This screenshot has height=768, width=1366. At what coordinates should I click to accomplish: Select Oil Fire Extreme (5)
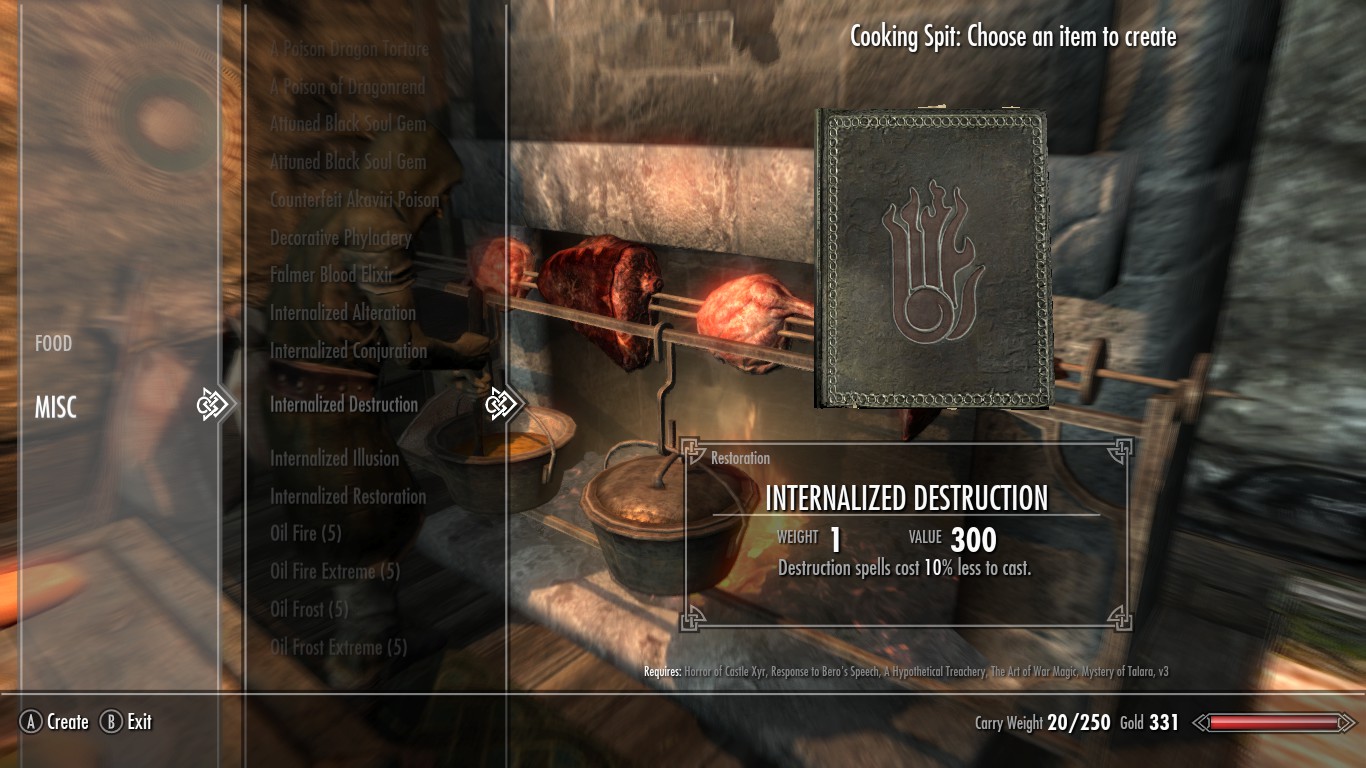(x=334, y=572)
